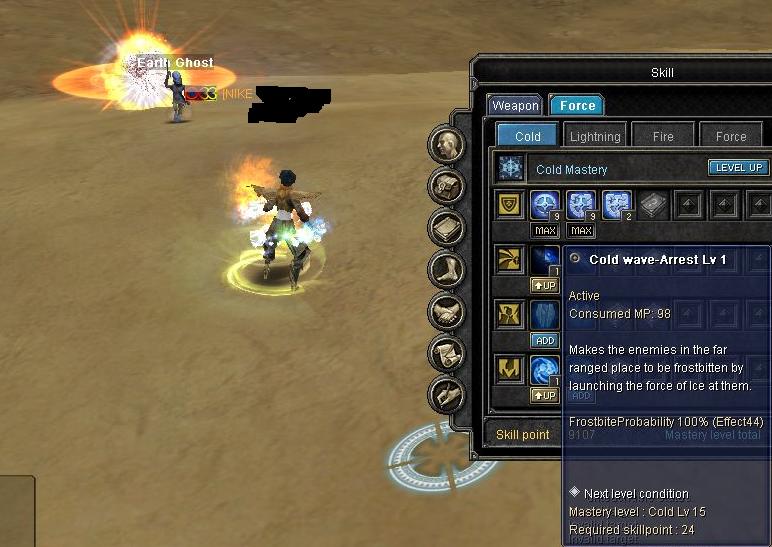The height and width of the screenshot is (547, 772).
Task: Open the handshake icon side menu
Action: [447, 311]
